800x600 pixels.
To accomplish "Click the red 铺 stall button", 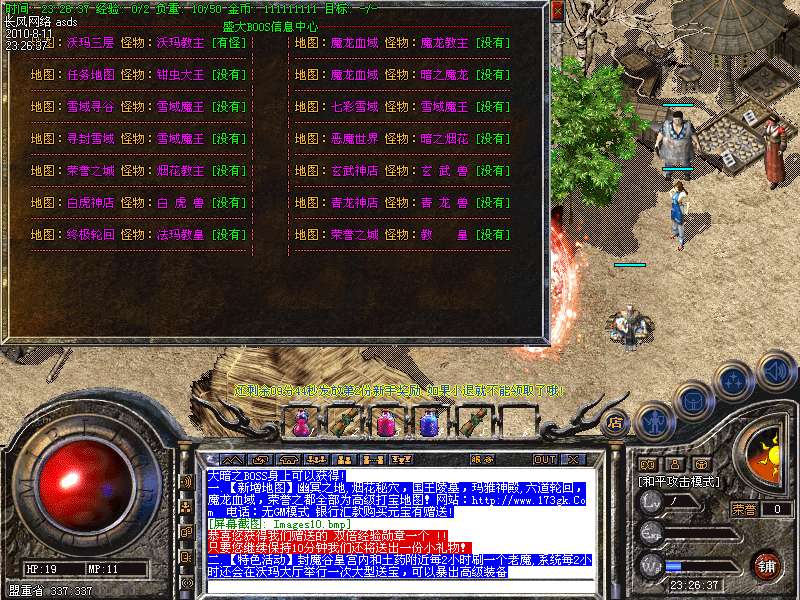I will click(x=766, y=563).
